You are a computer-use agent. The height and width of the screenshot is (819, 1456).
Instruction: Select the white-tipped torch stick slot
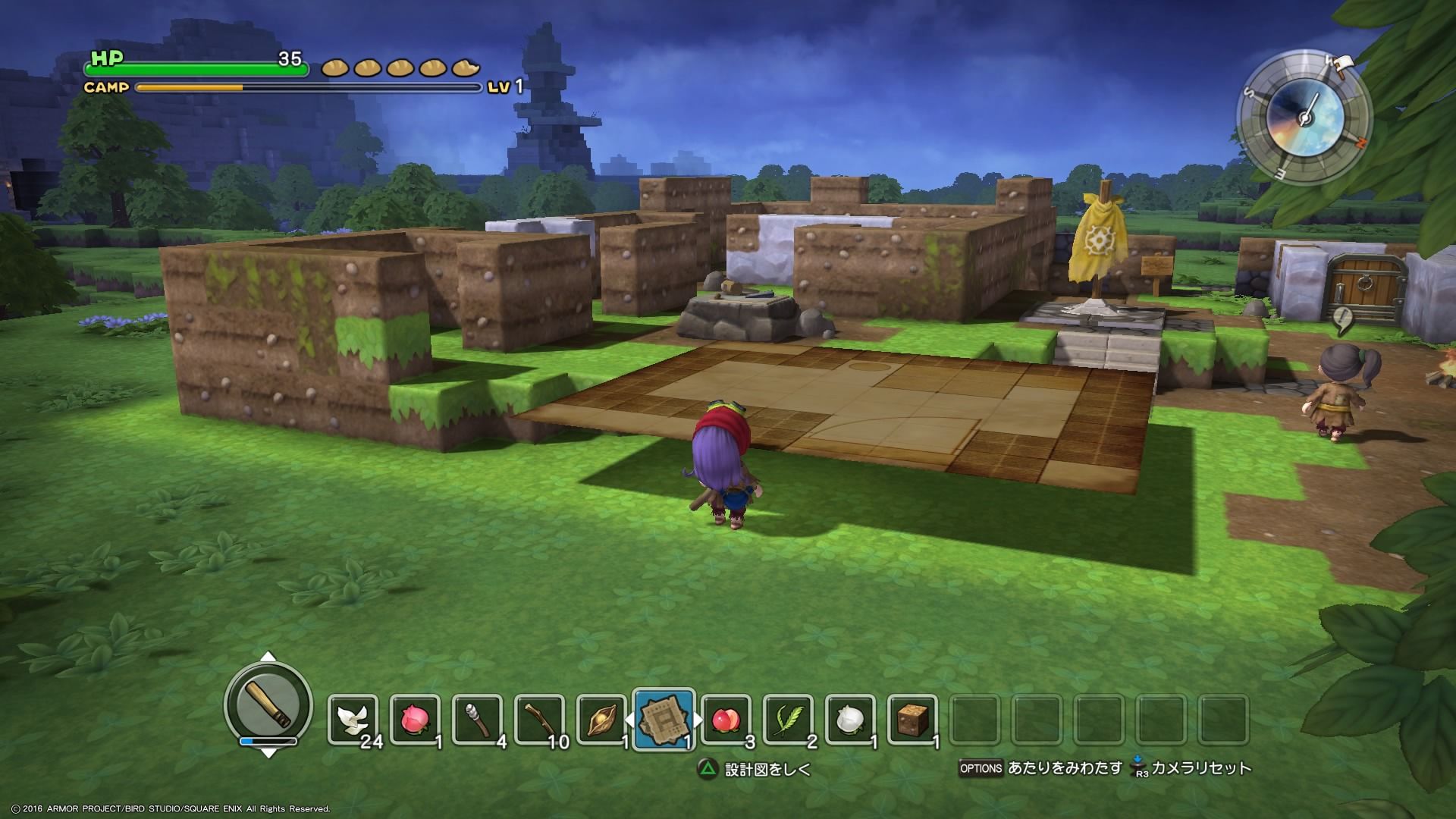tap(478, 719)
